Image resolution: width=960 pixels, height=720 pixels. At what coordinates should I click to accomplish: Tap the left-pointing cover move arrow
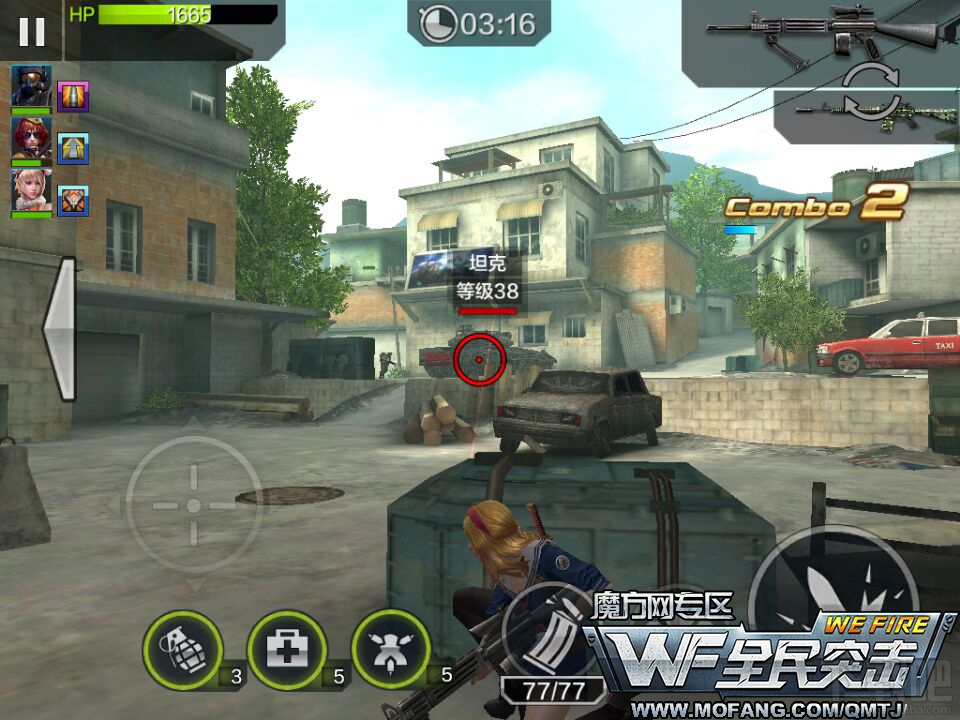pos(59,329)
